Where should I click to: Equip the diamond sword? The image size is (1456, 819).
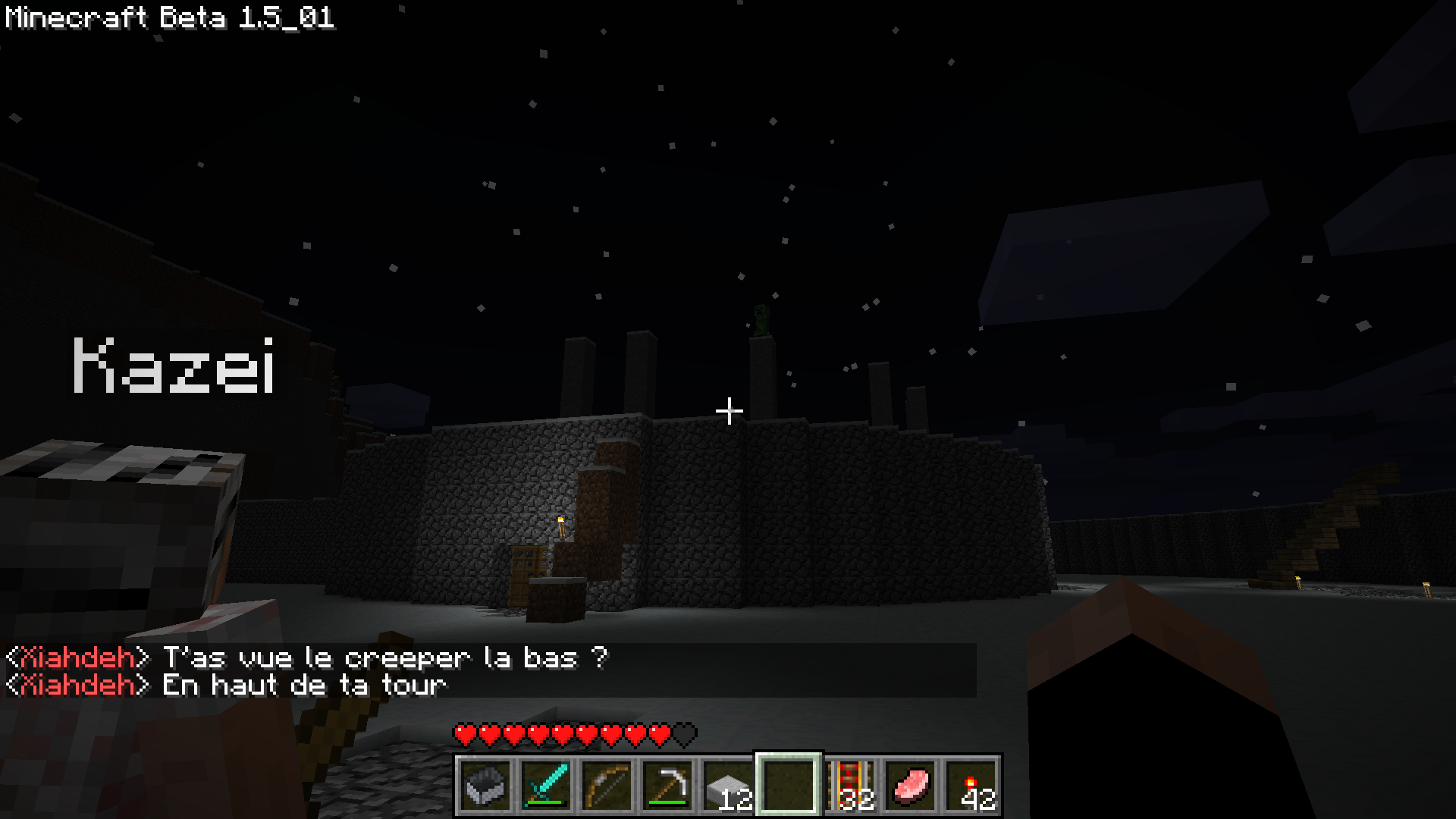tap(546, 786)
